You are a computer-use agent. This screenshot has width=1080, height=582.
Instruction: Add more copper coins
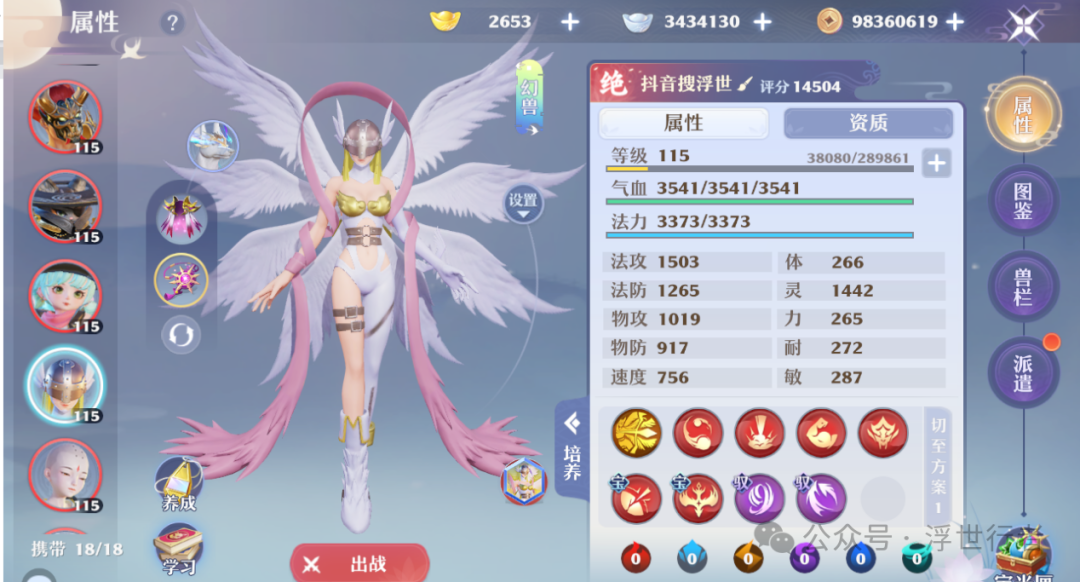pyautogui.click(x=955, y=22)
